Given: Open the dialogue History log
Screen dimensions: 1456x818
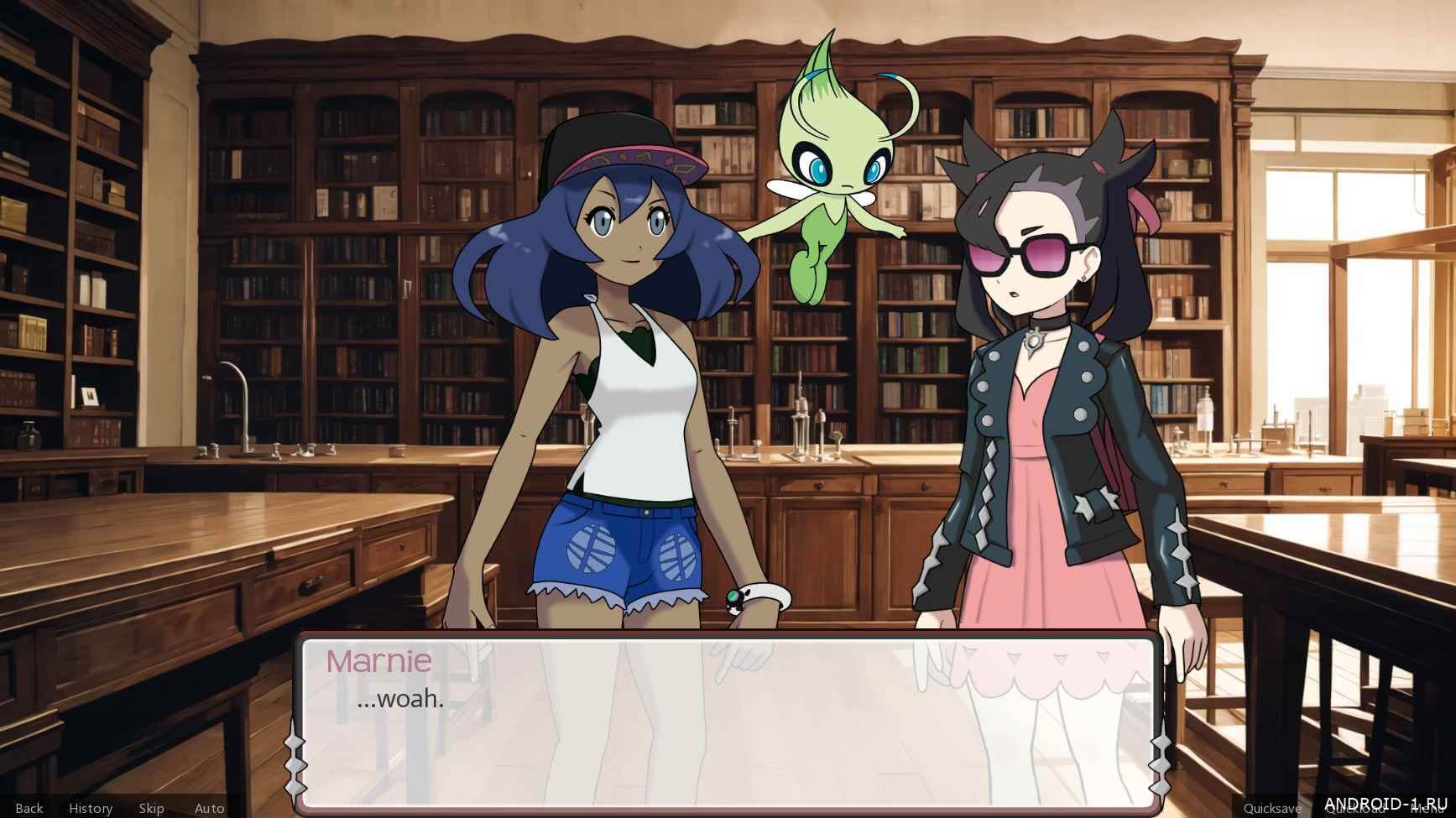Looking at the screenshot, I should 91,808.
